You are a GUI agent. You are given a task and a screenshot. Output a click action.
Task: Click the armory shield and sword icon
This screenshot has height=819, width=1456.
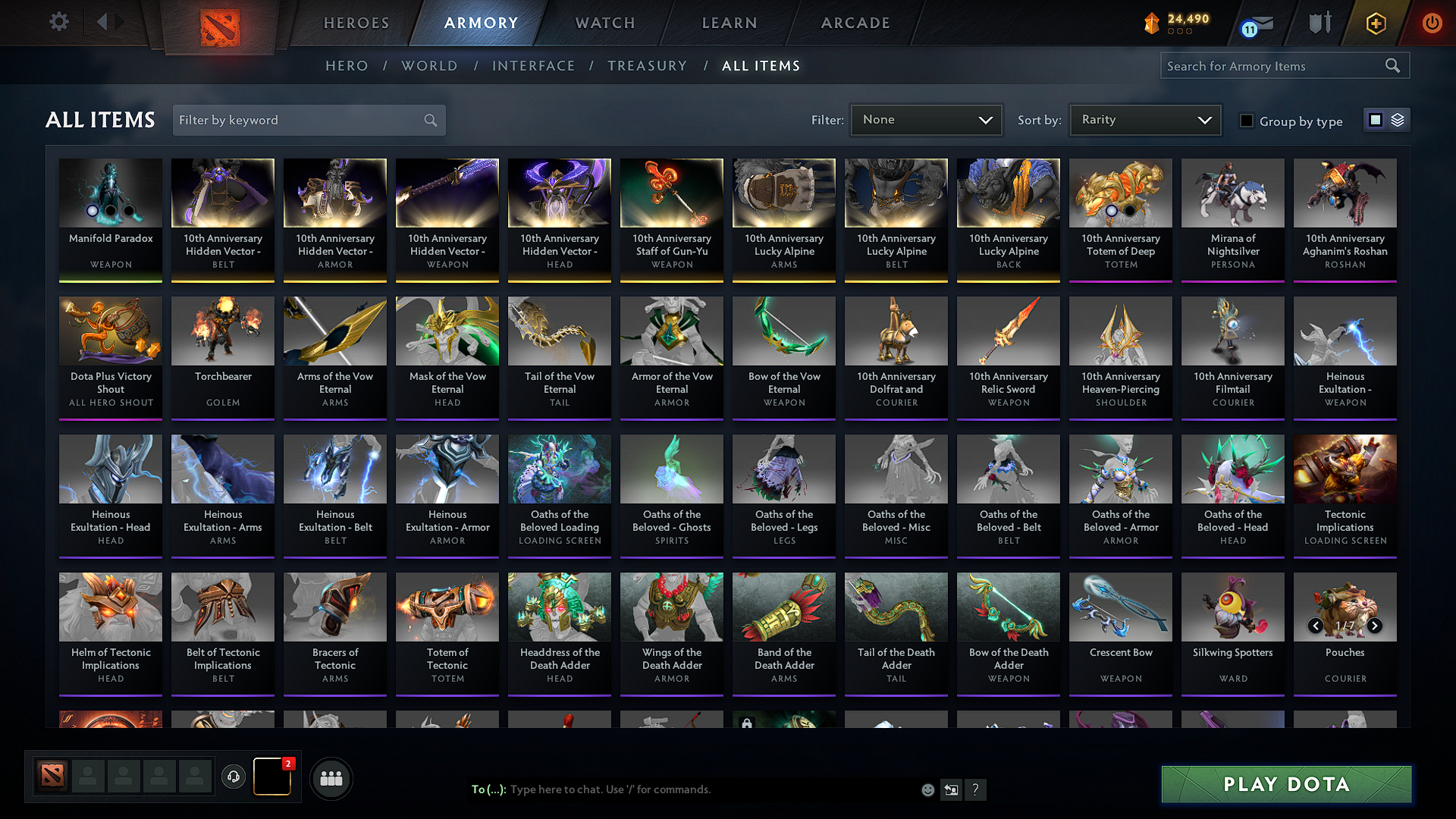1319,23
